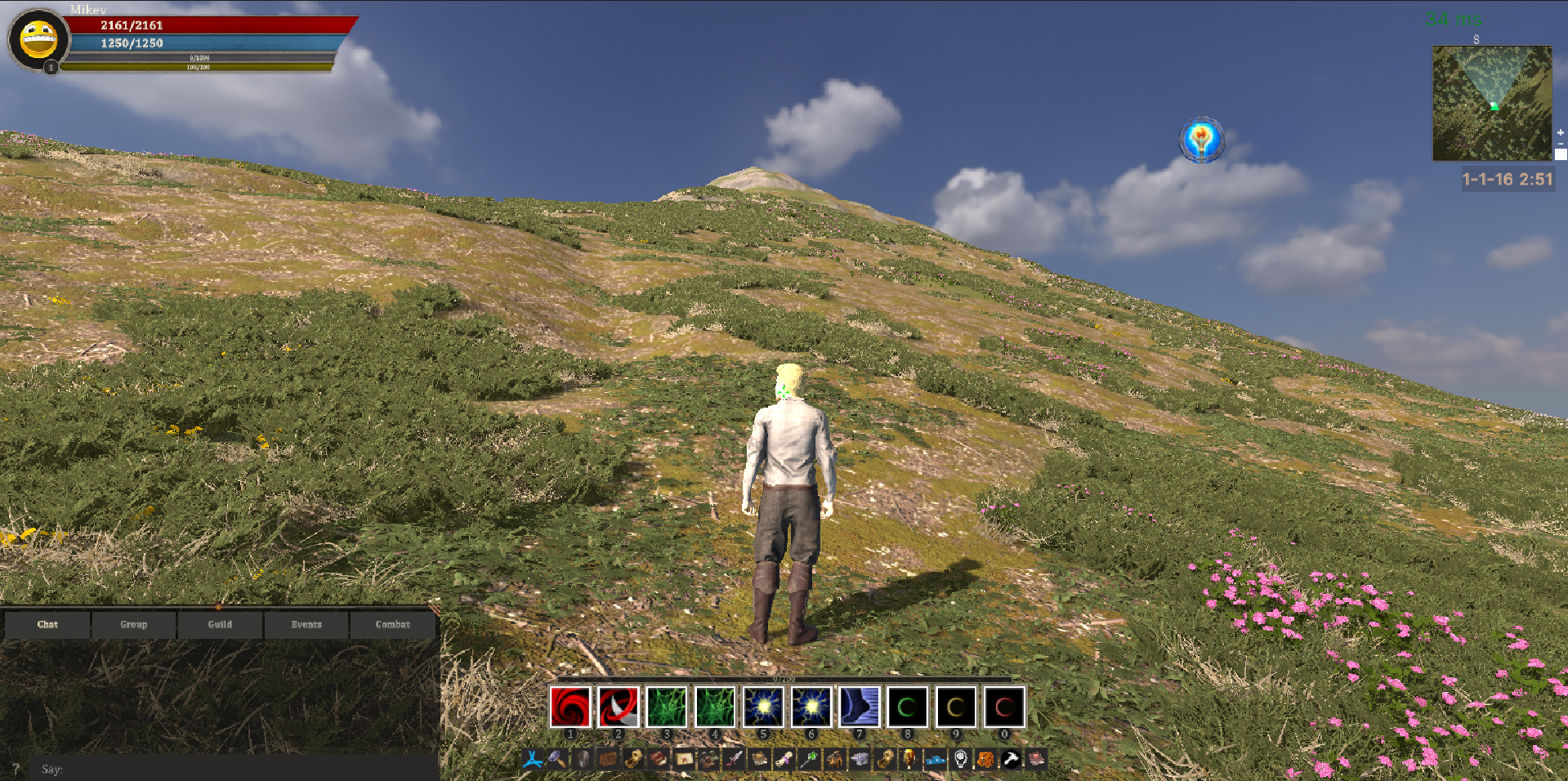This screenshot has width=1568, height=781.
Task: Select the yellow crescent ability in slot 9
Action: click(x=956, y=707)
